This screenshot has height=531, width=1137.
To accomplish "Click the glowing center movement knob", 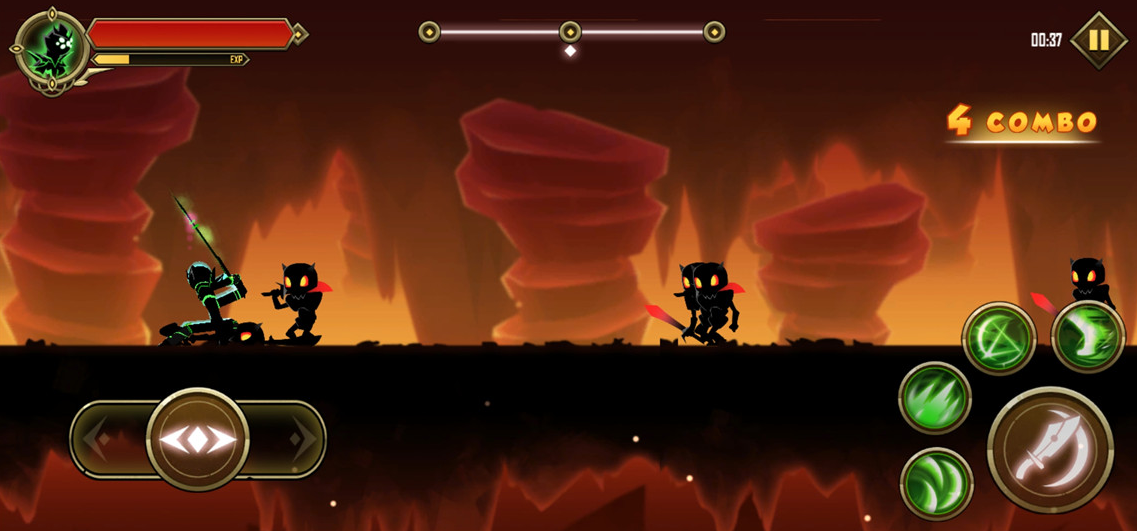I will point(198,439).
